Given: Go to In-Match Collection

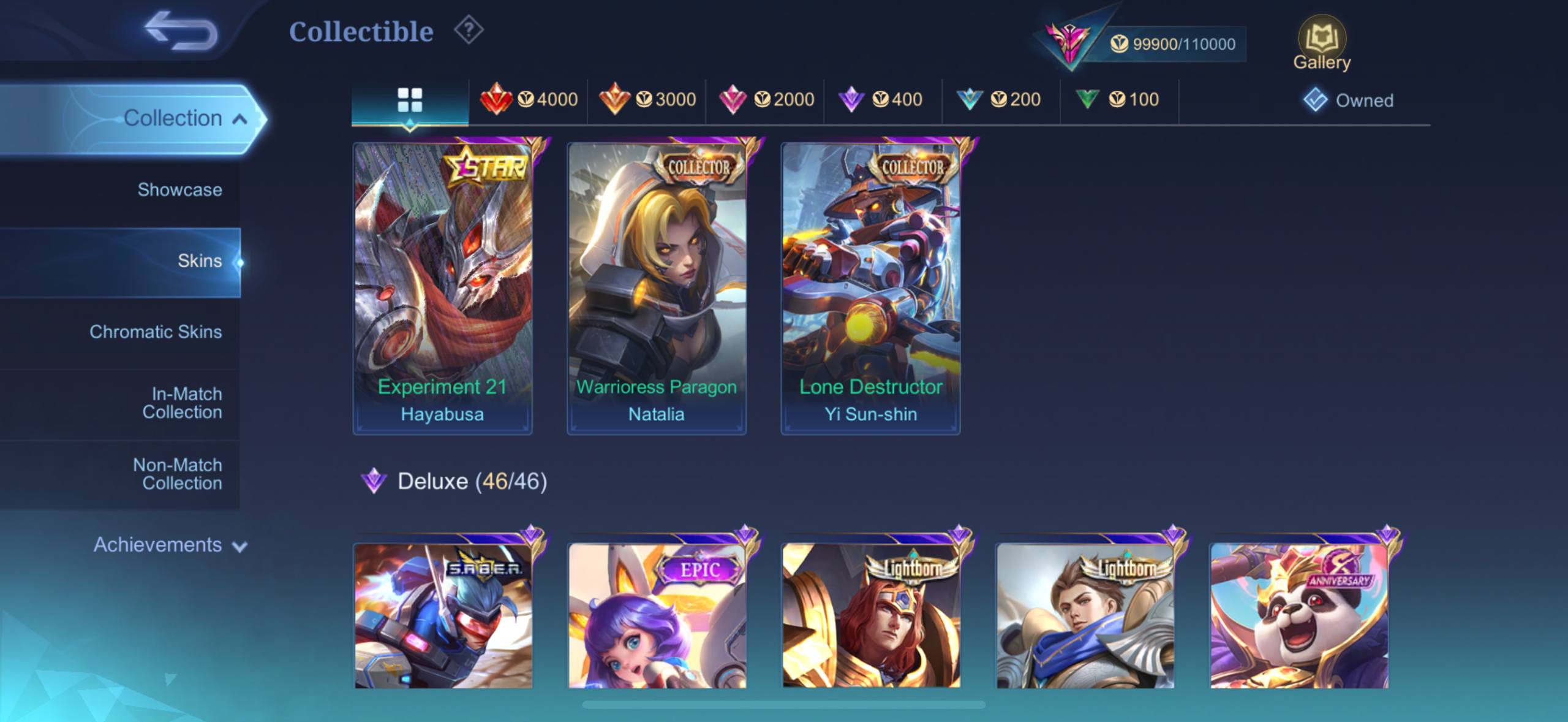Looking at the screenshot, I should (x=182, y=403).
